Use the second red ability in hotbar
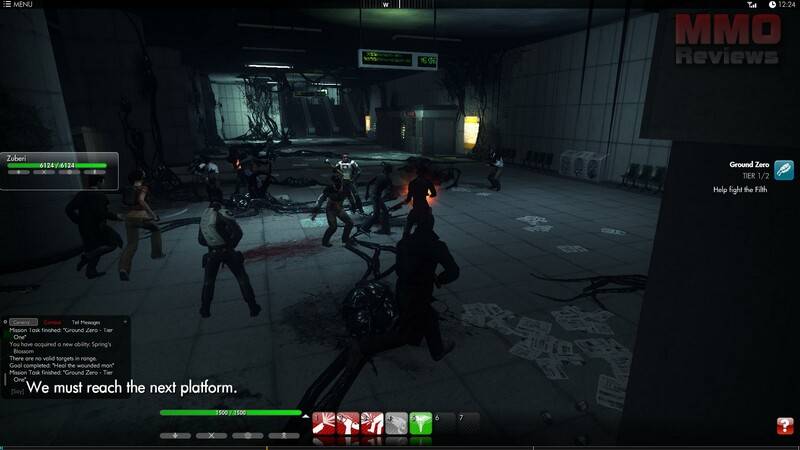This screenshot has width=800, height=450. 347,423
